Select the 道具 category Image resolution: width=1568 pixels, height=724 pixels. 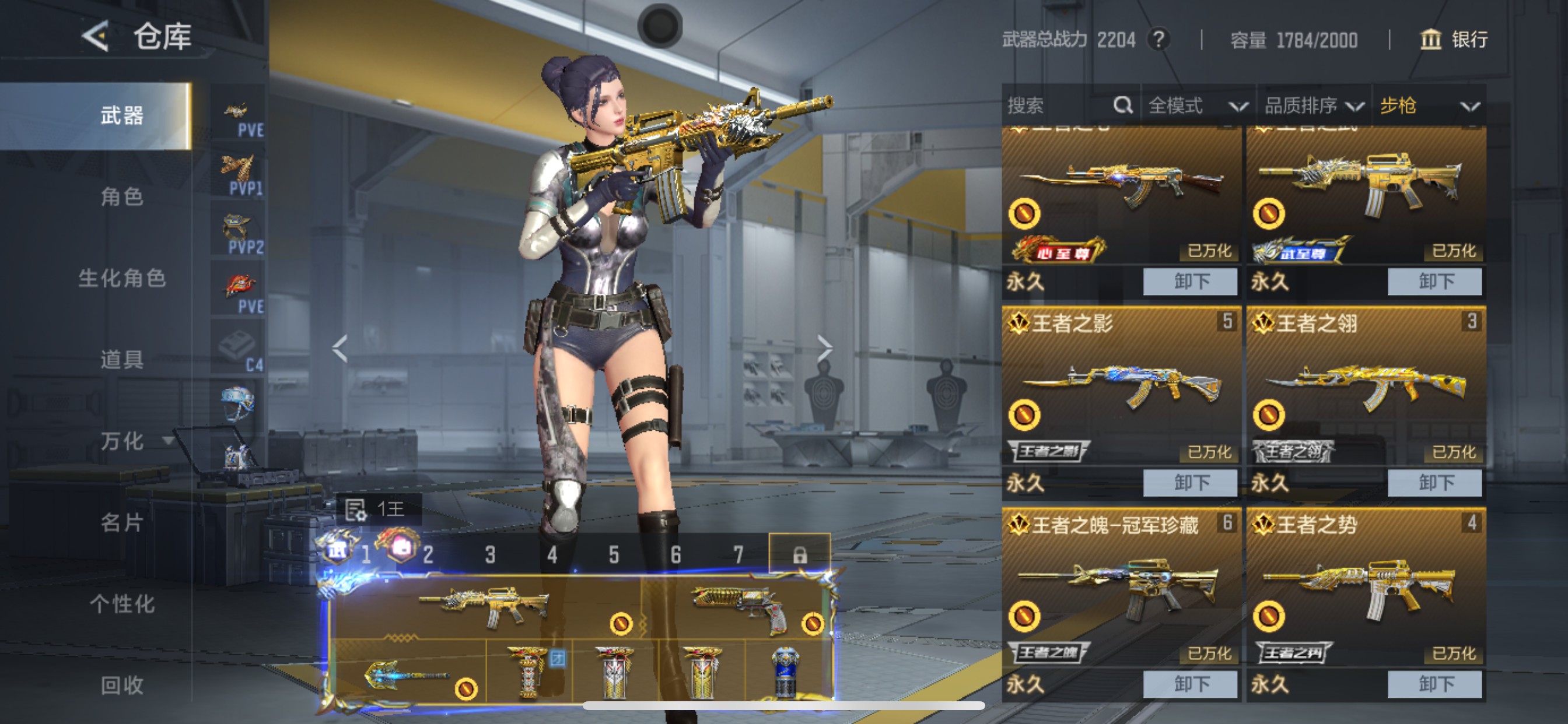coord(122,360)
